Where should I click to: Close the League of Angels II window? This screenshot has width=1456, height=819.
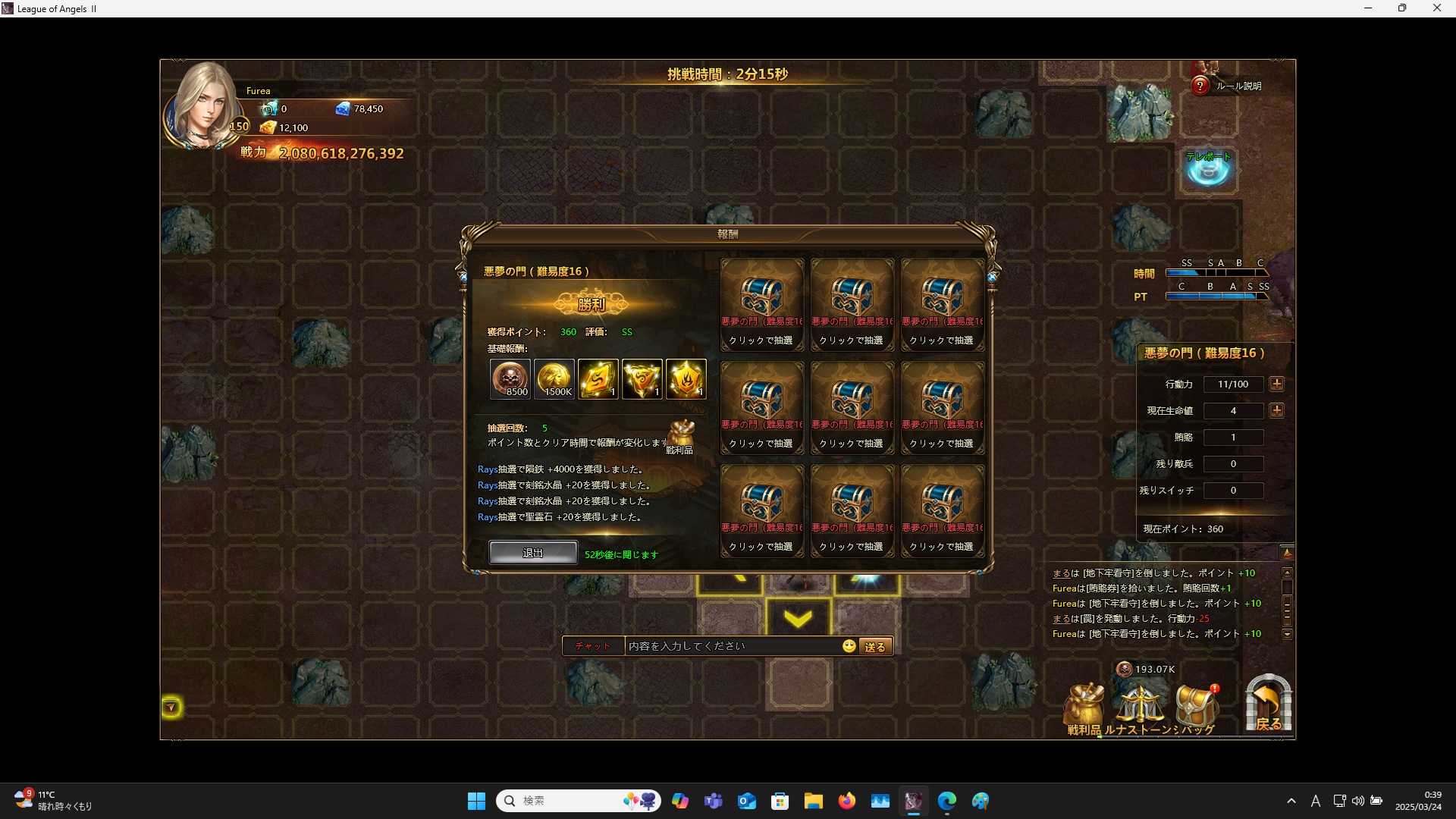pyautogui.click(x=1436, y=8)
